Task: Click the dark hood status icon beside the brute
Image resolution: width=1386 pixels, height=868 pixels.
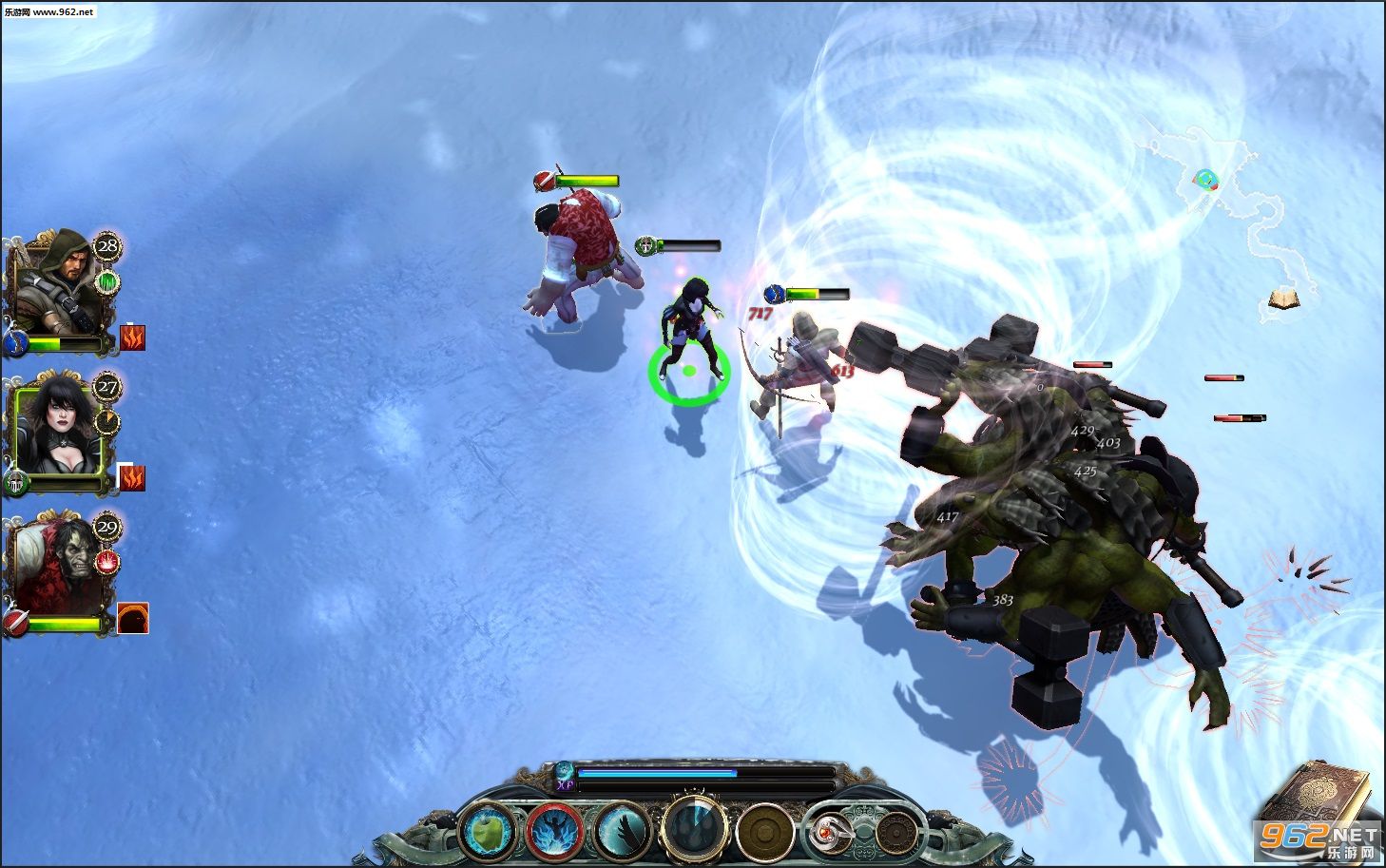Action: tap(132, 619)
